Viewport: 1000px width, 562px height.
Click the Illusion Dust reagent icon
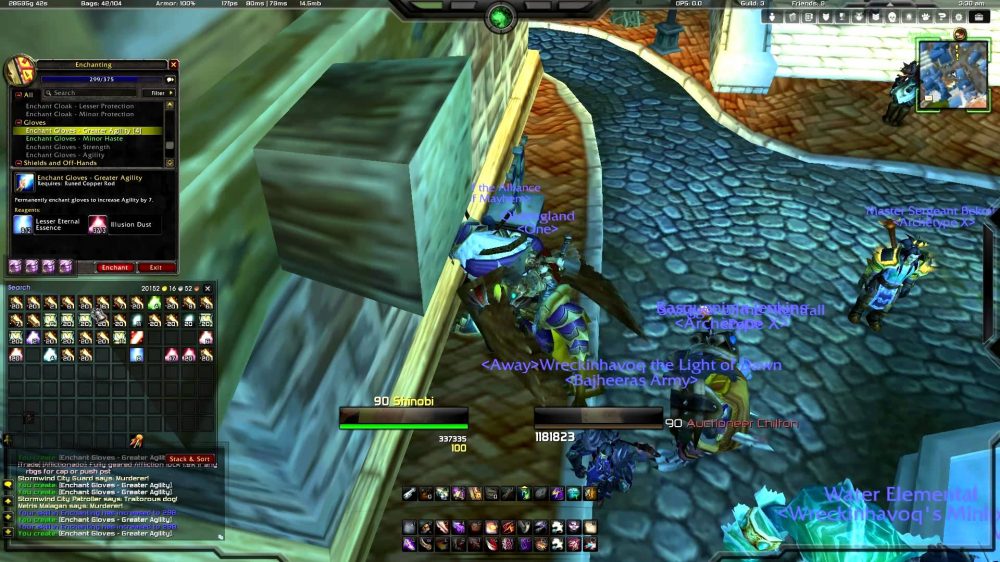tap(97, 224)
